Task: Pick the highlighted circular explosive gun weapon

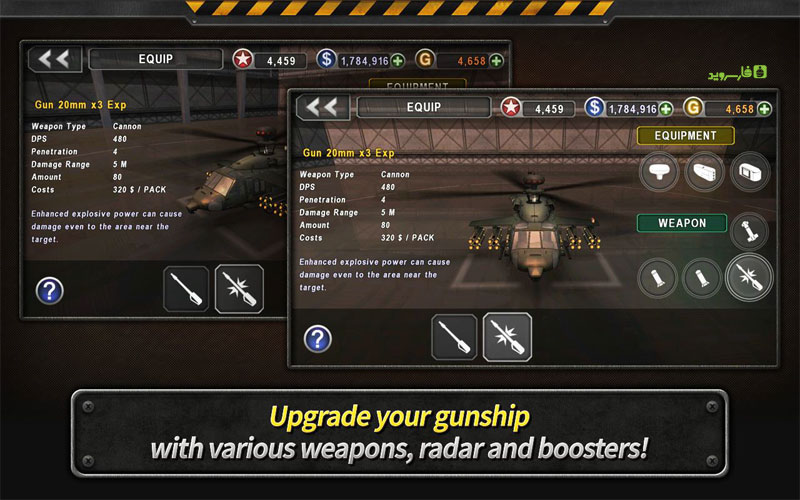Action: click(x=749, y=277)
